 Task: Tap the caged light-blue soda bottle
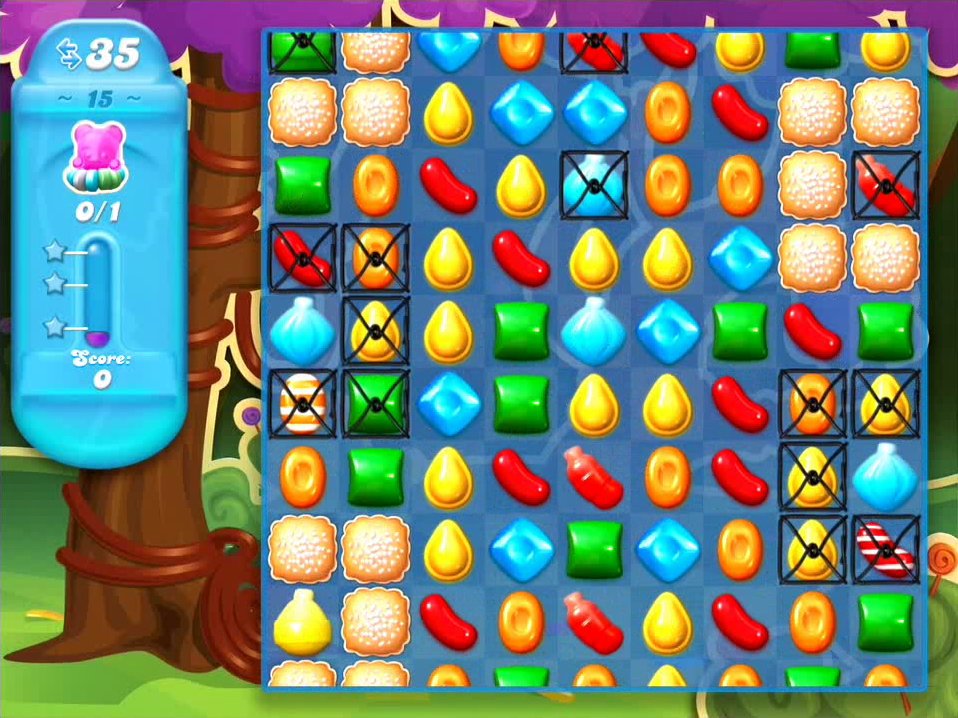594,184
